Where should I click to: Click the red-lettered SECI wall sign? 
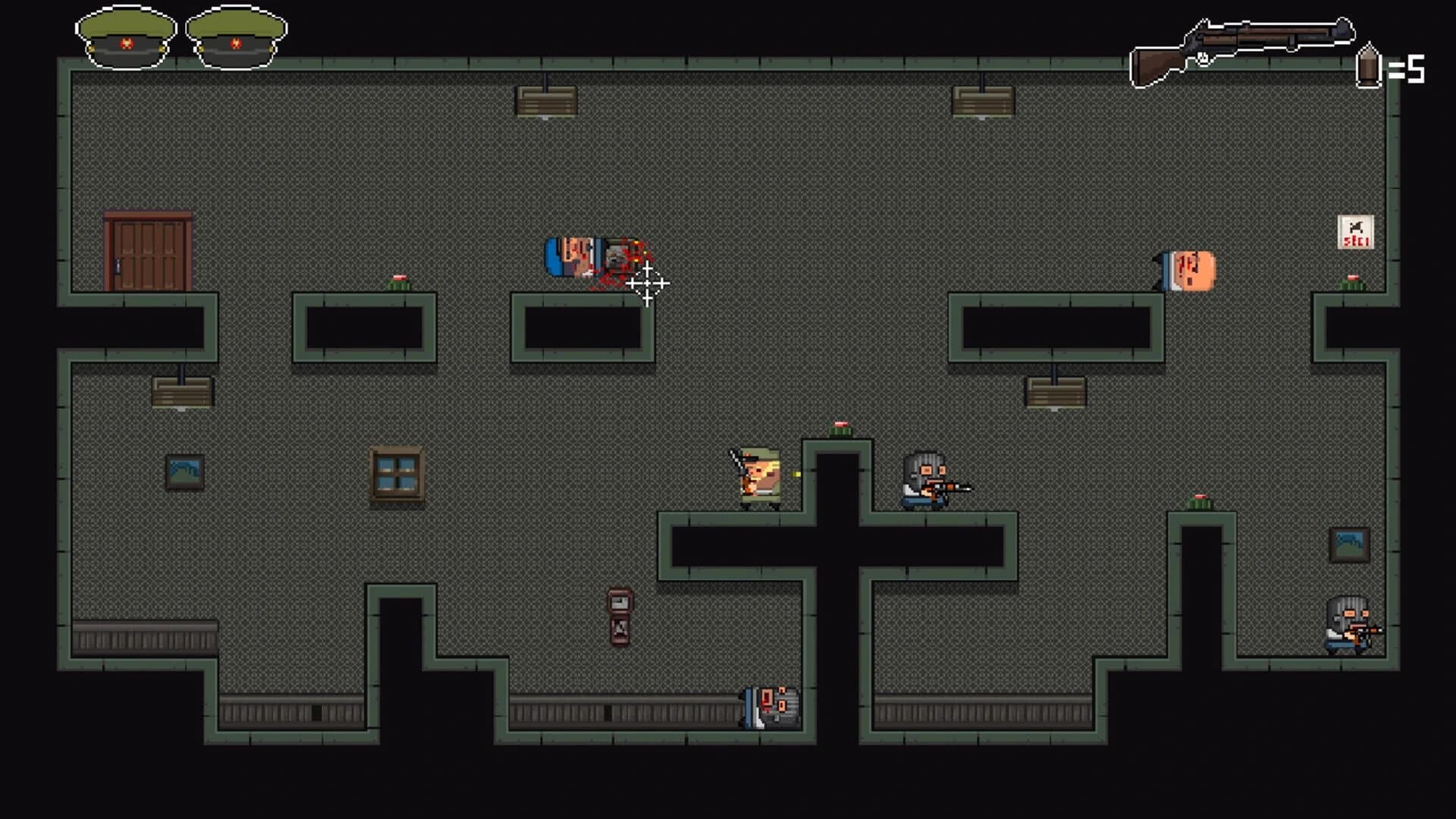(1356, 231)
